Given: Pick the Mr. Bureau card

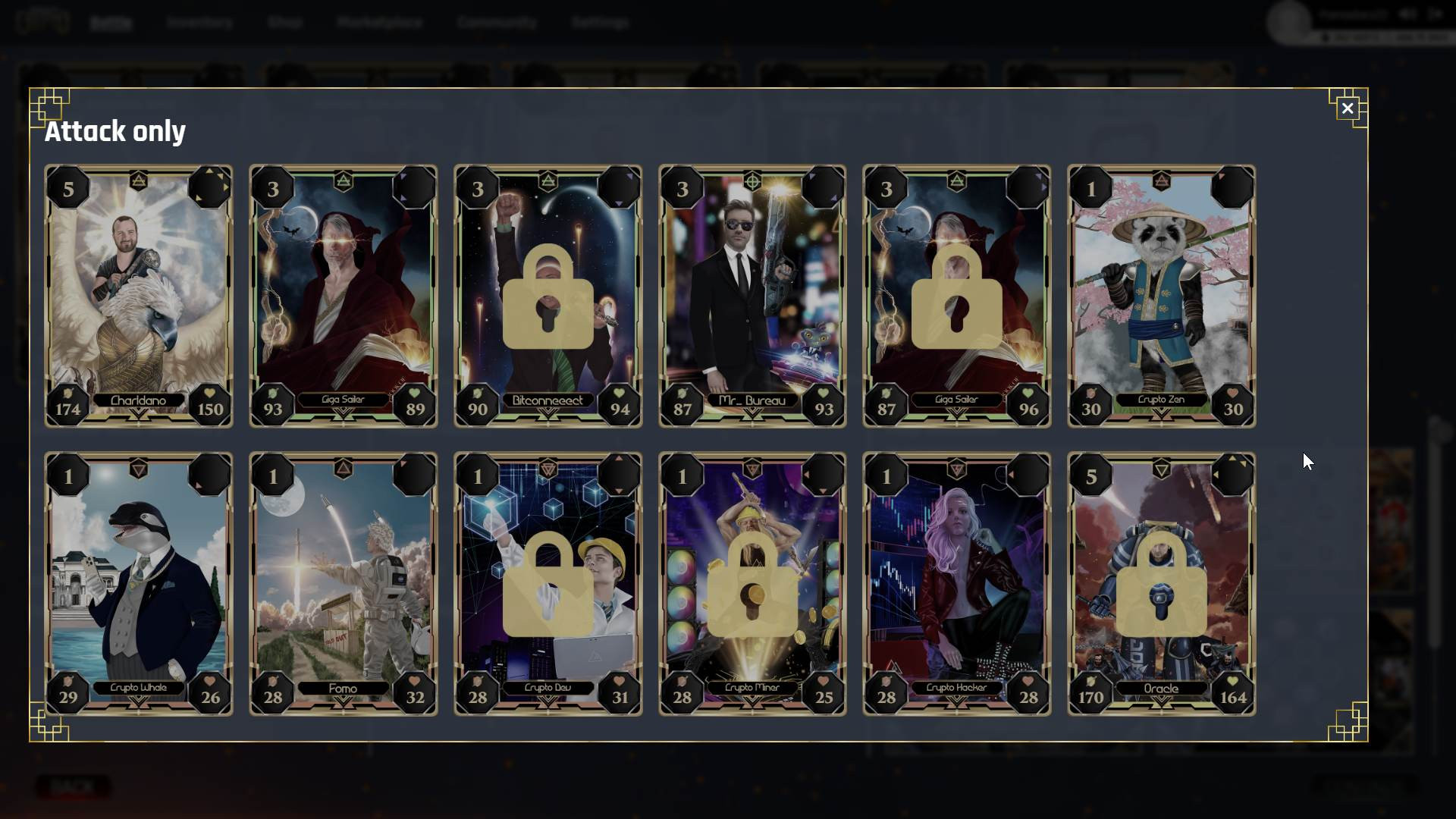Looking at the screenshot, I should [x=752, y=296].
